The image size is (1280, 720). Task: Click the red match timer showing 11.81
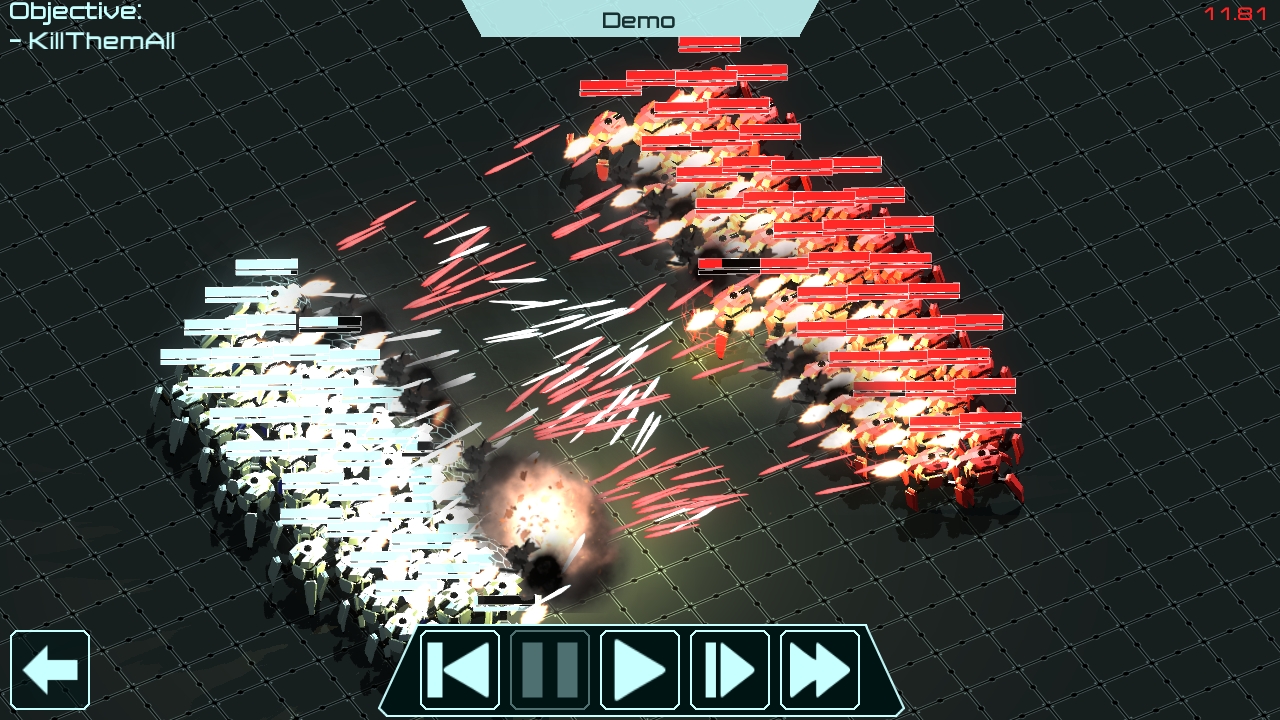coord(1233,14)
